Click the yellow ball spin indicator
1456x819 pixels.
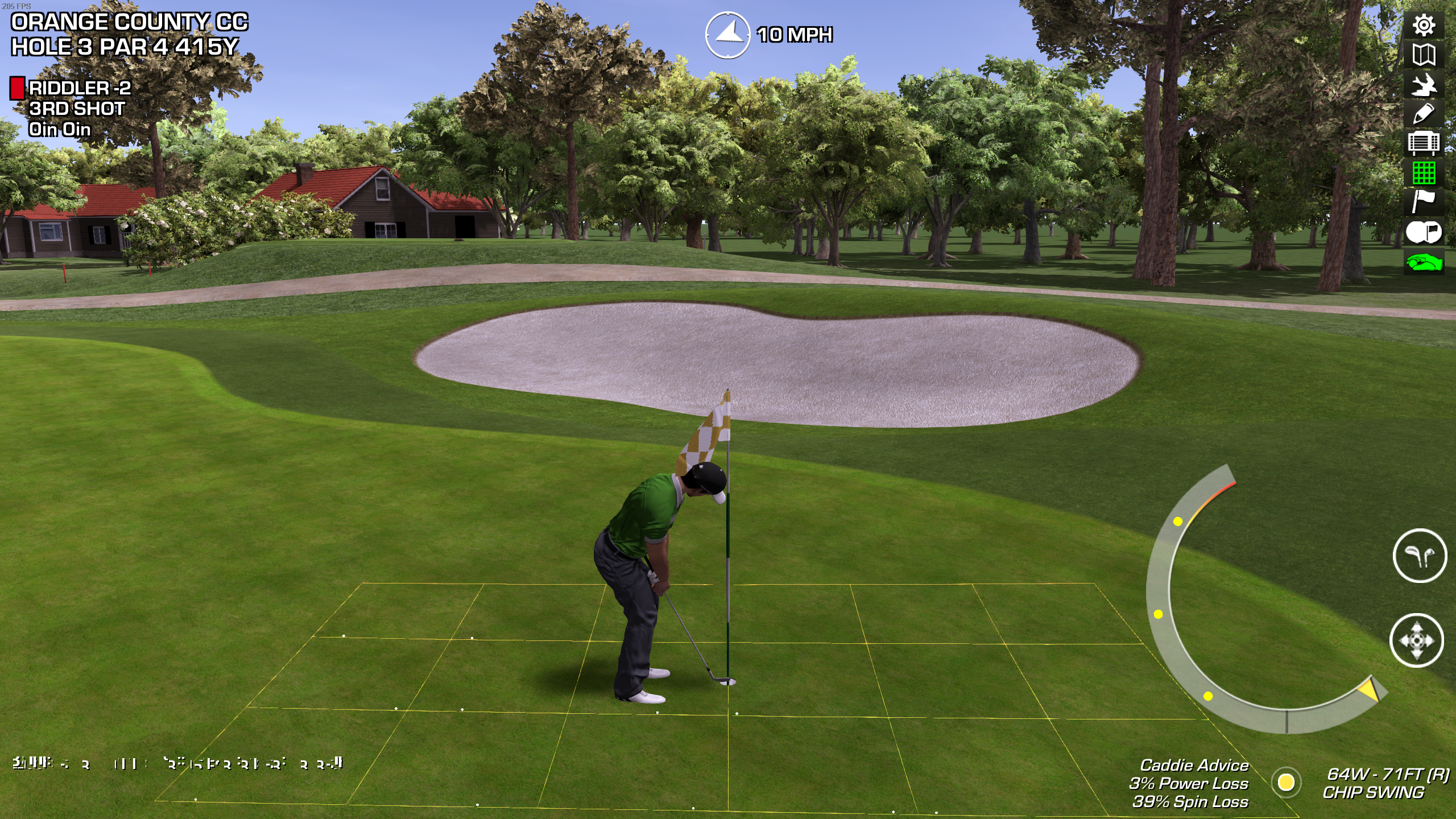1286,782
